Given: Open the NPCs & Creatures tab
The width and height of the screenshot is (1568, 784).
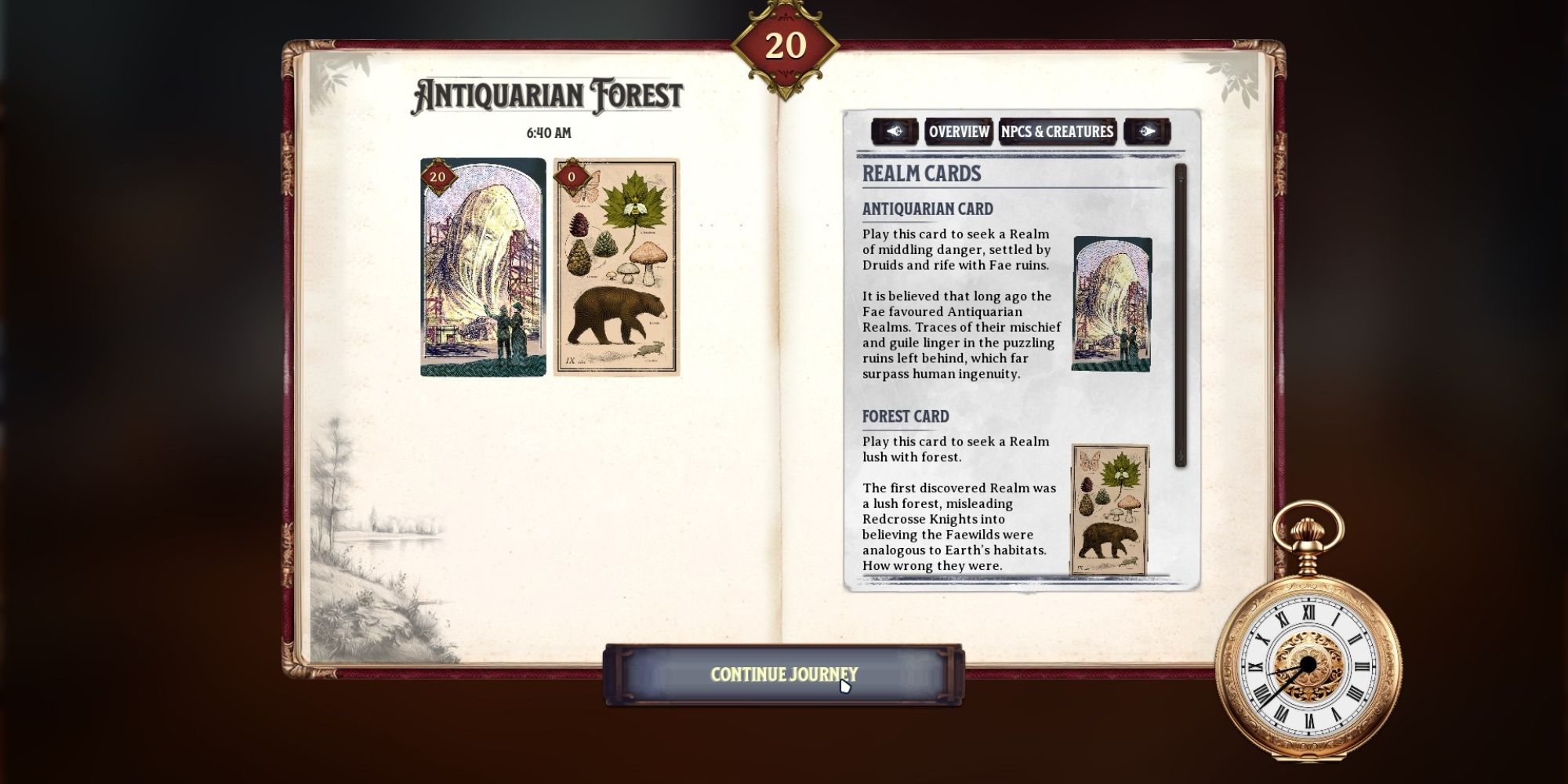Looking at the screenshot, I should pos(1055,131).
